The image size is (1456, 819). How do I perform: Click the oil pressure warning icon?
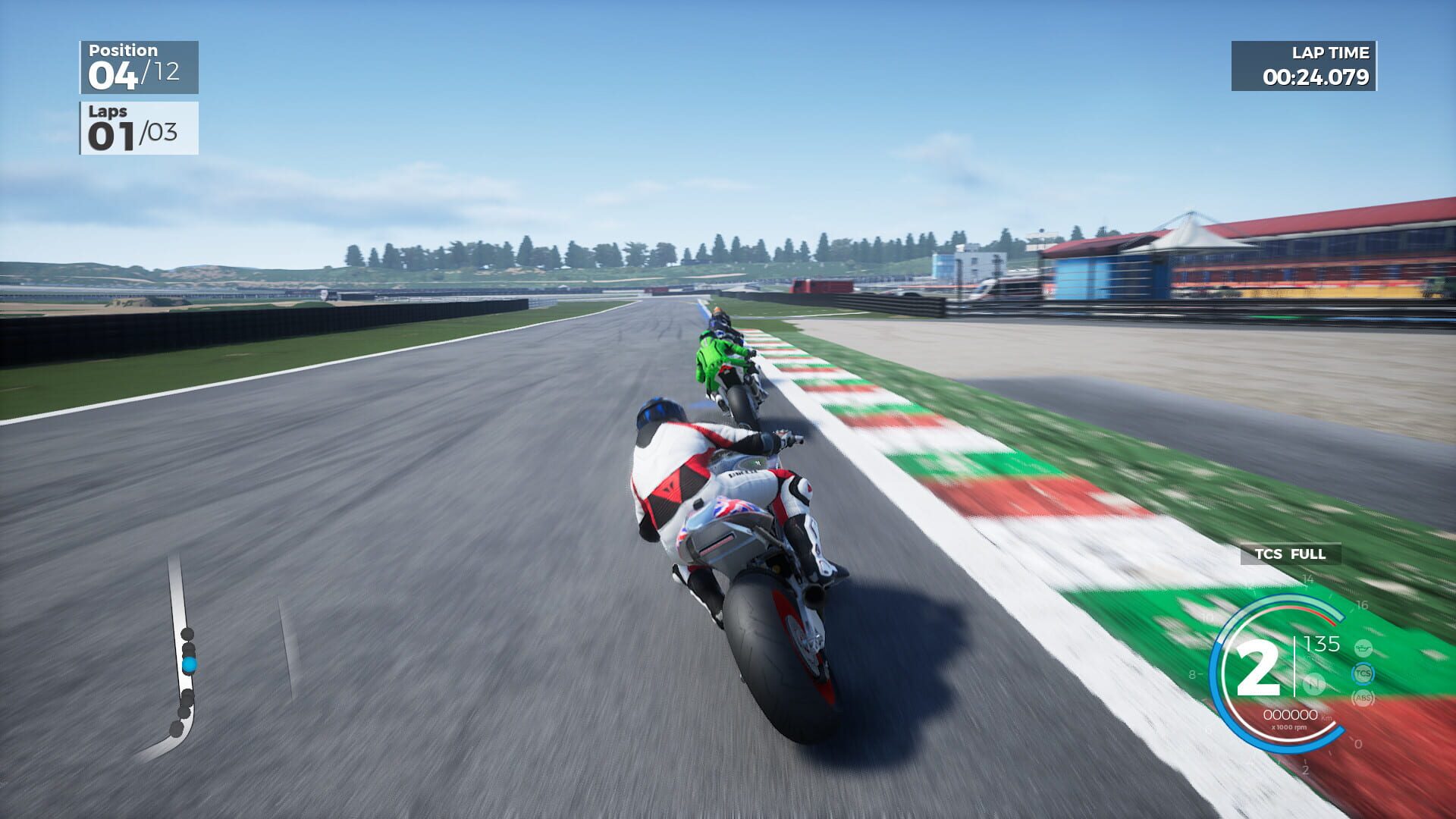[x=1363, y=648]
